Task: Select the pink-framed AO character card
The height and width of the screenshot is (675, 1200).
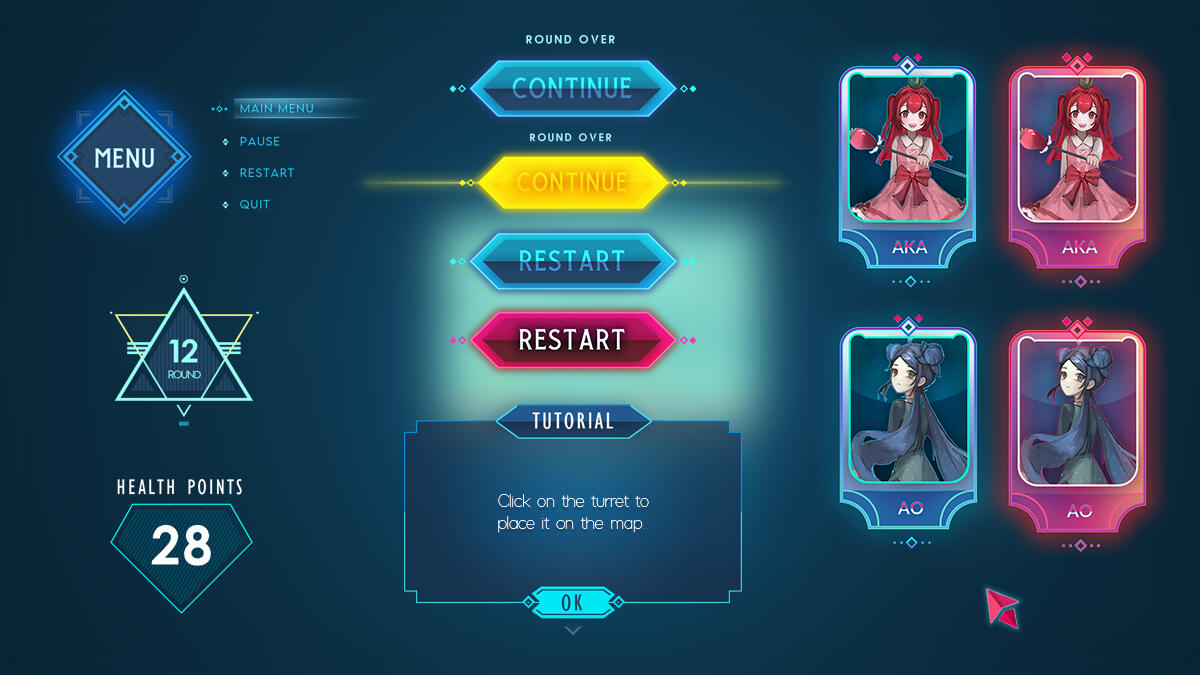Action: 1078,425
